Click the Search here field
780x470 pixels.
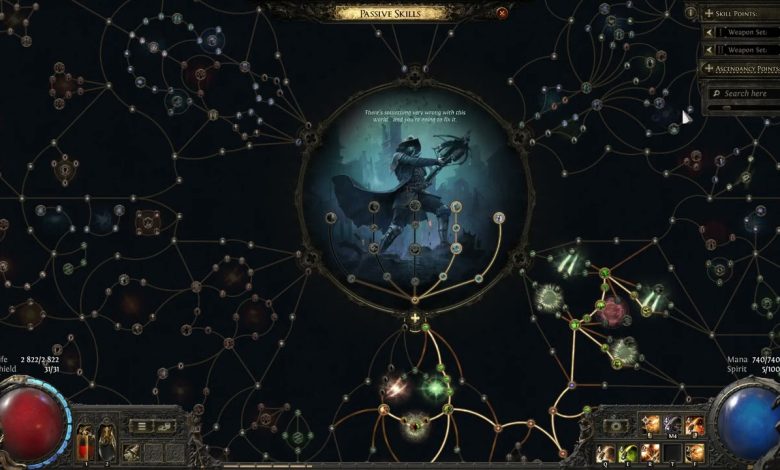click(x=746, y=93)
